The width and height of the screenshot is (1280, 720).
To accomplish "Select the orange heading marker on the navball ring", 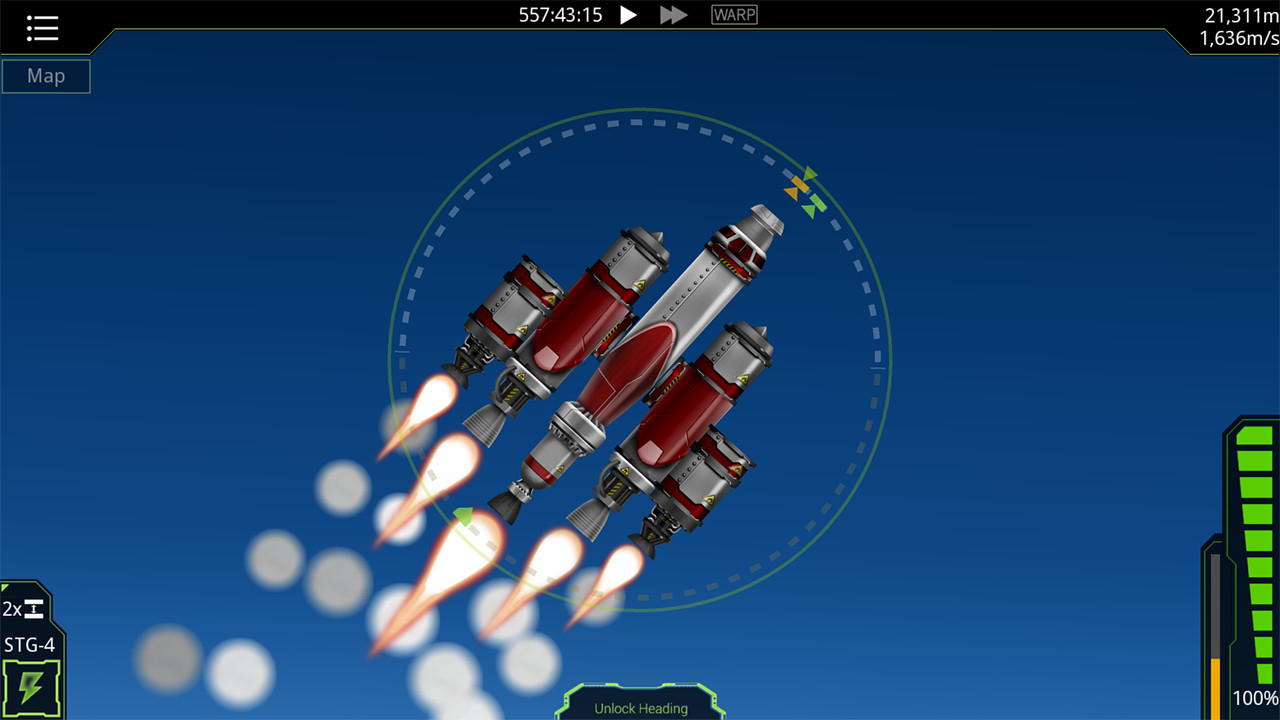I will pos(799,185).
